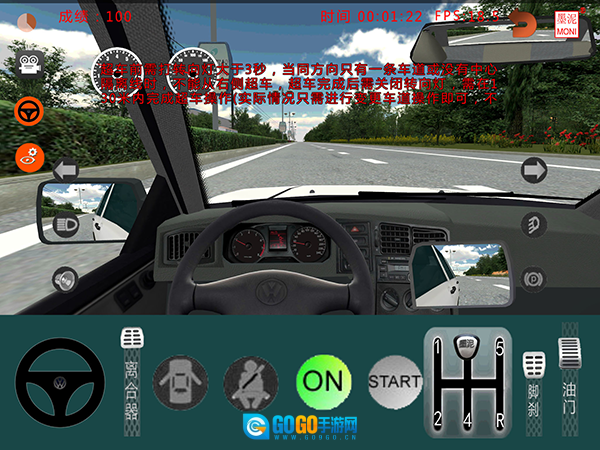The width and height of the screenshot is (600, 450).
Task: Toggle the fog light button on right
Action: (x=534, y=224)
